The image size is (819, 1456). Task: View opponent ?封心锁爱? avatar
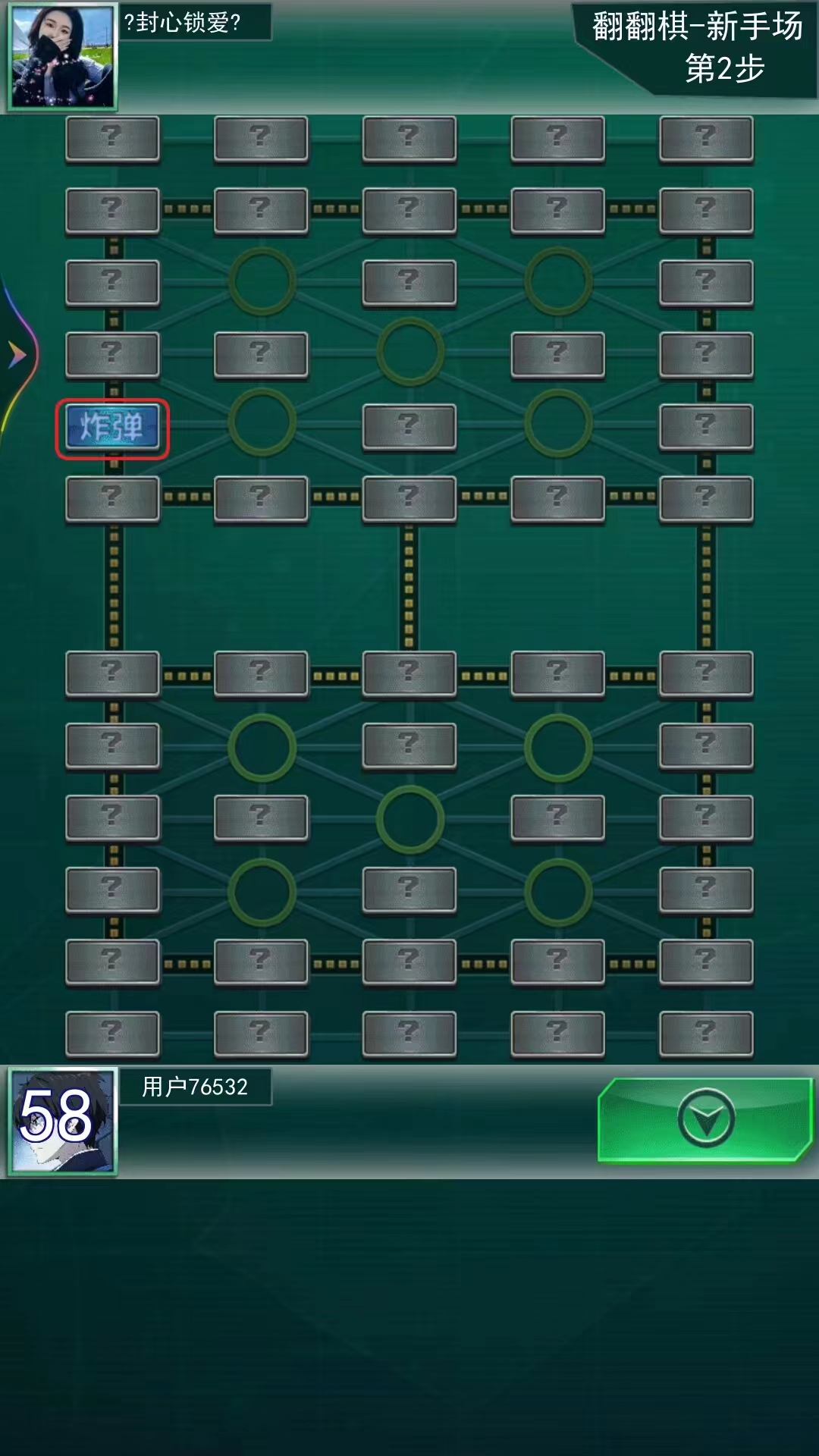tap(63, 57)
